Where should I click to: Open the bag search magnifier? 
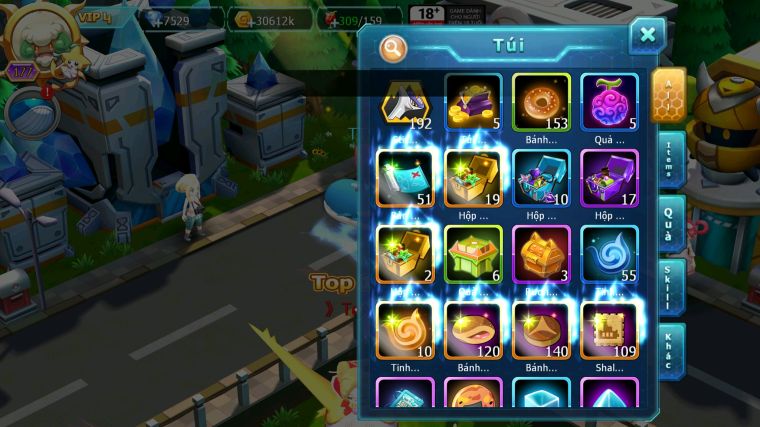(x=394, y=47)
